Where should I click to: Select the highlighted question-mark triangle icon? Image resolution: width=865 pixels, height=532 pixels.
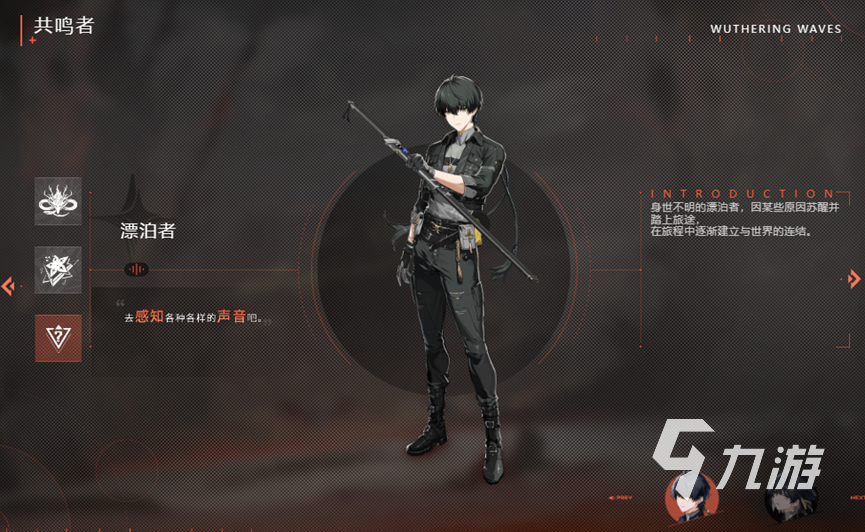pos(58,338)
